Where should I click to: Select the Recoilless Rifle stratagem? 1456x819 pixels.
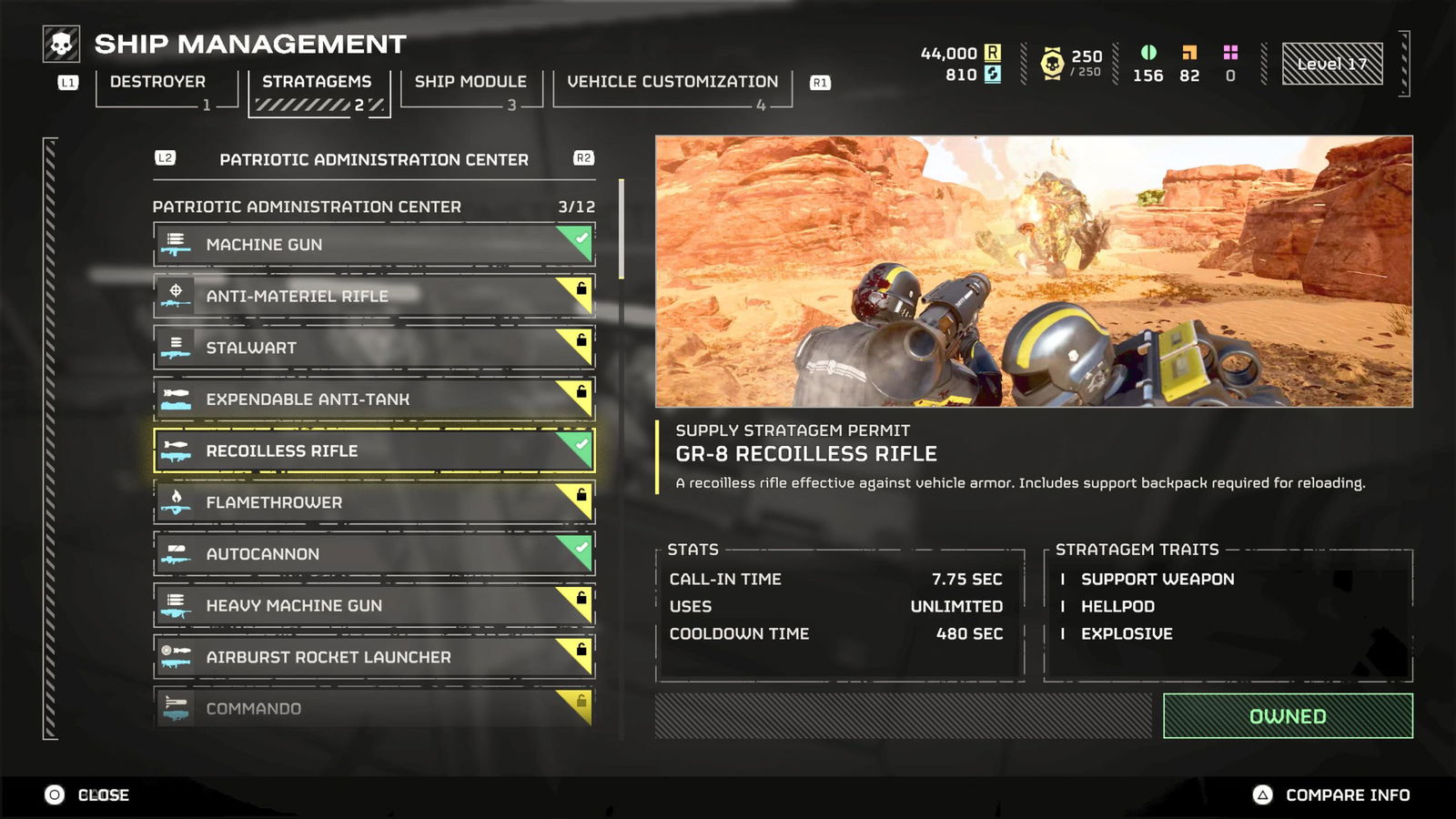coord(374,450)
